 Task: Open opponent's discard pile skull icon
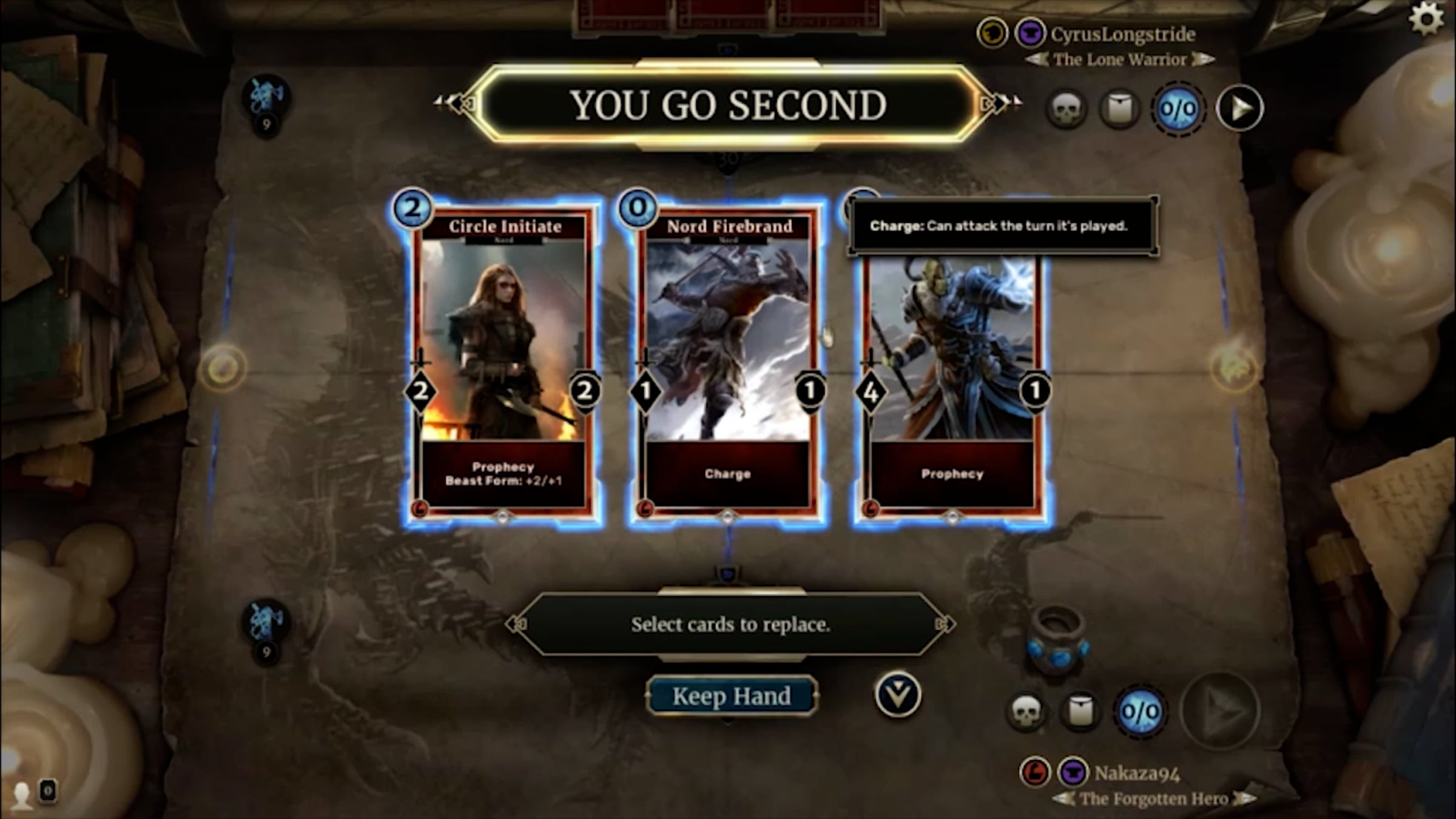tap(1066, 110)
